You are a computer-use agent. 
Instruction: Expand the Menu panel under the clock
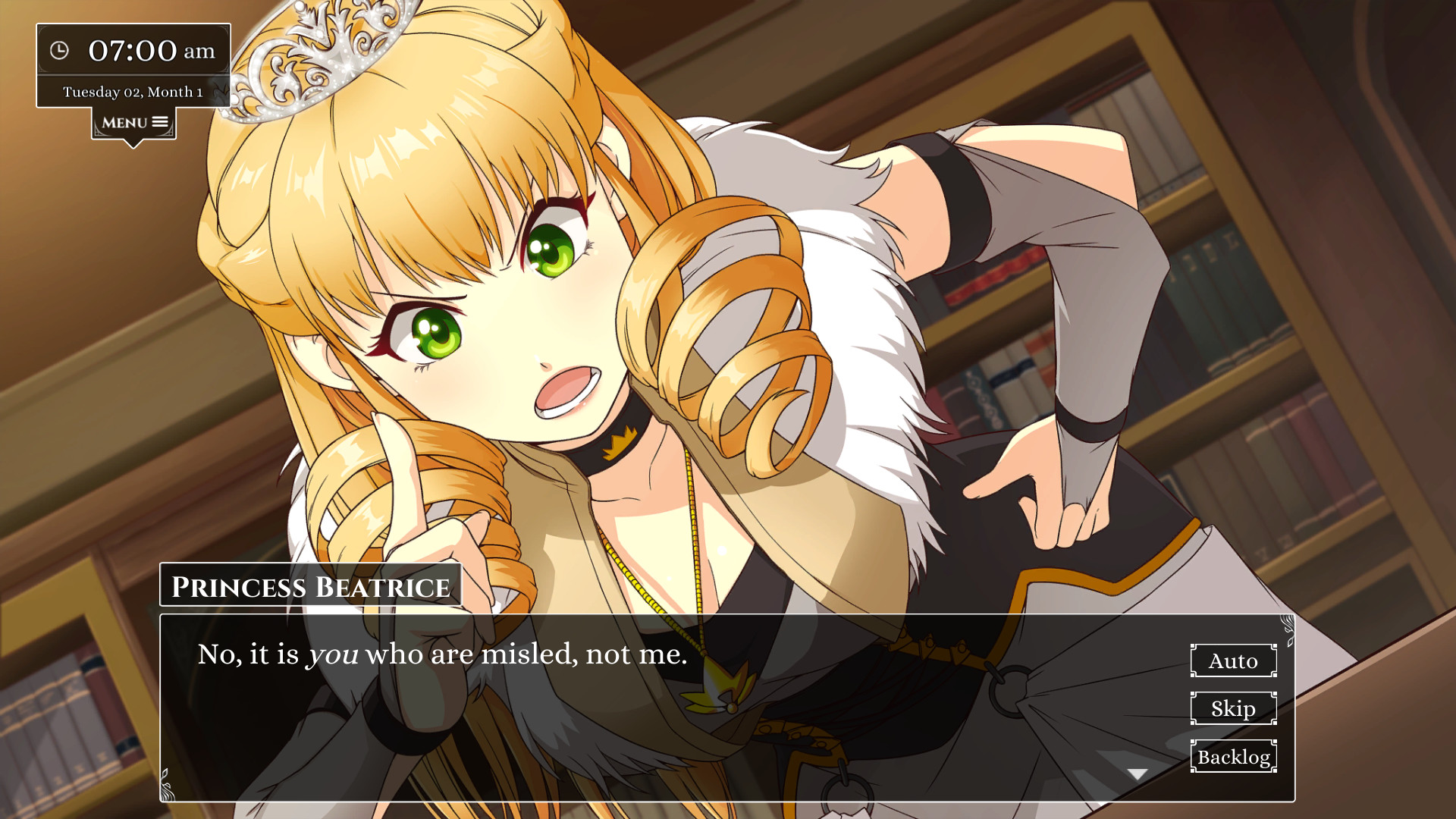click(x=132, y=121)
